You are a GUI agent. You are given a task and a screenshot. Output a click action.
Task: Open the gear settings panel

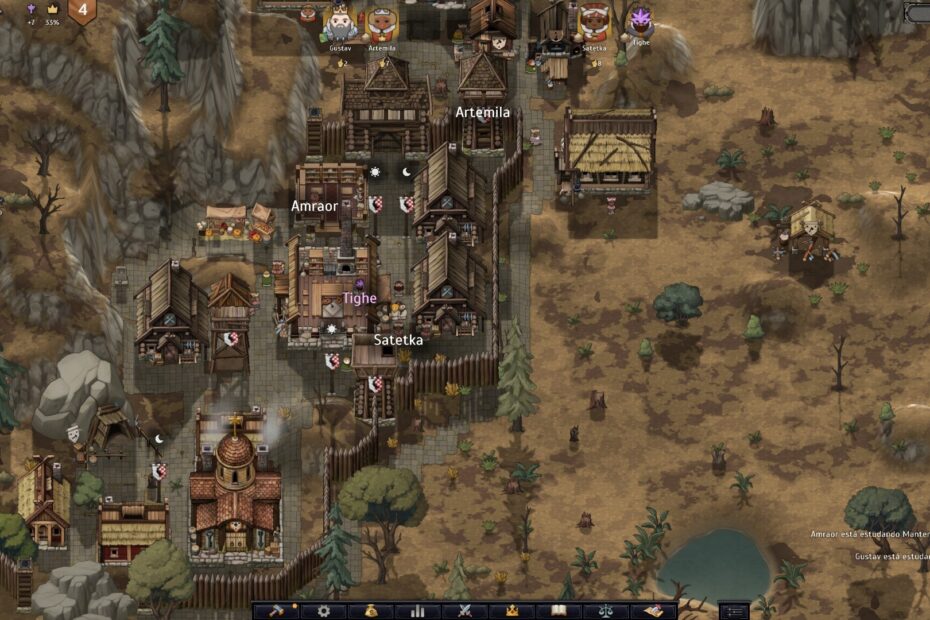[x=323, y=610]
